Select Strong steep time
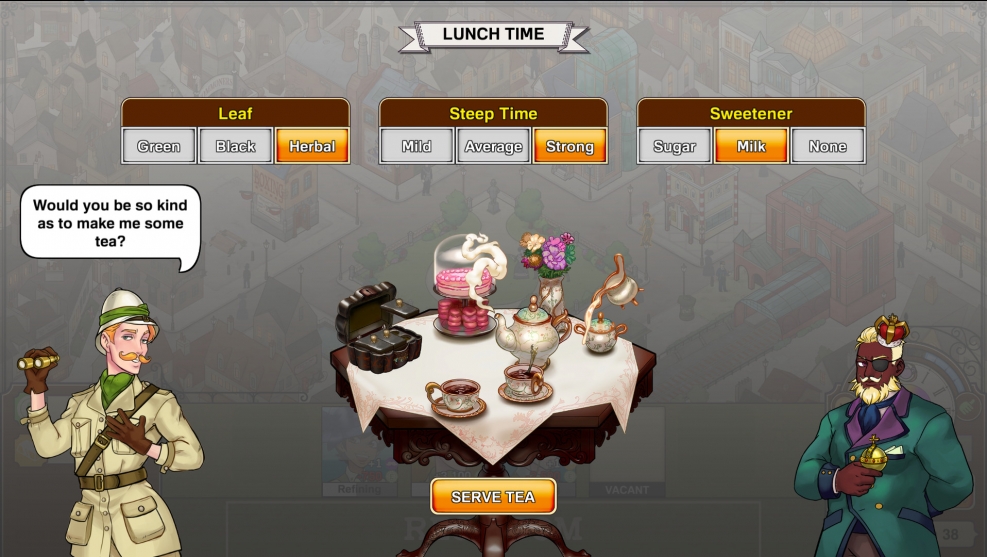 click(x=570, y=146)
